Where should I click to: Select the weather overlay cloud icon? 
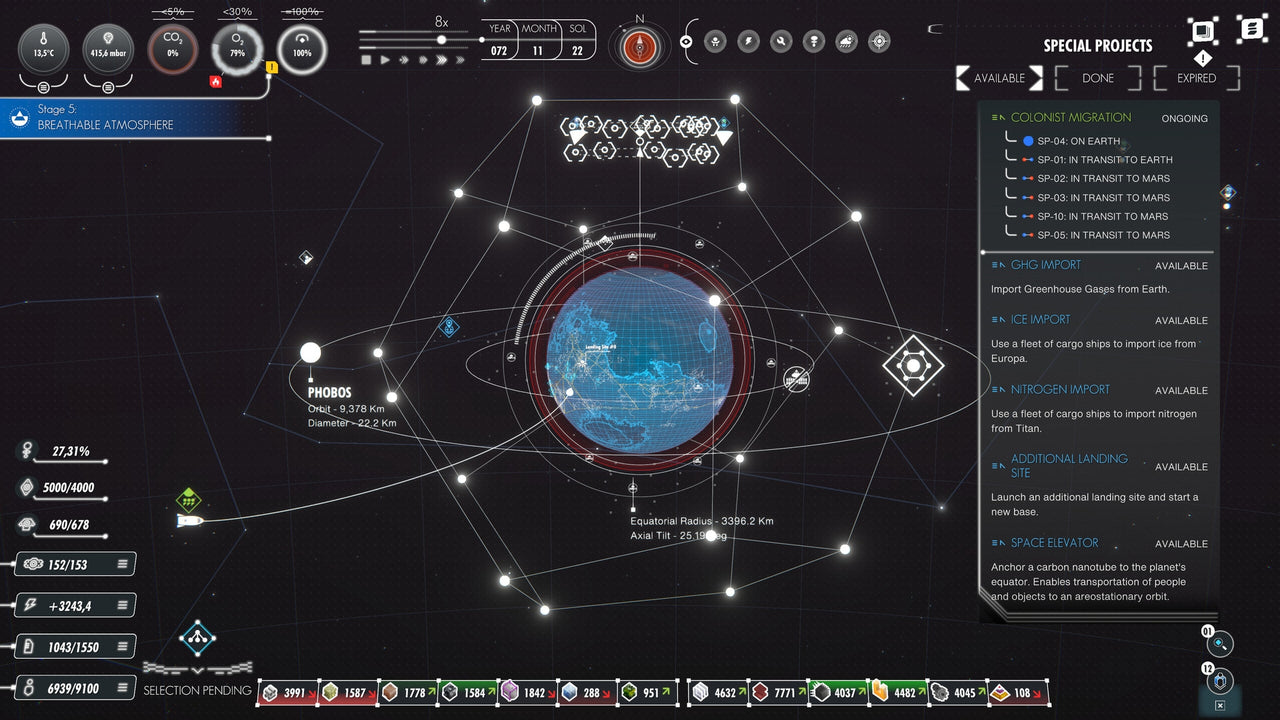pyautogui.click(x=848, y=41)
